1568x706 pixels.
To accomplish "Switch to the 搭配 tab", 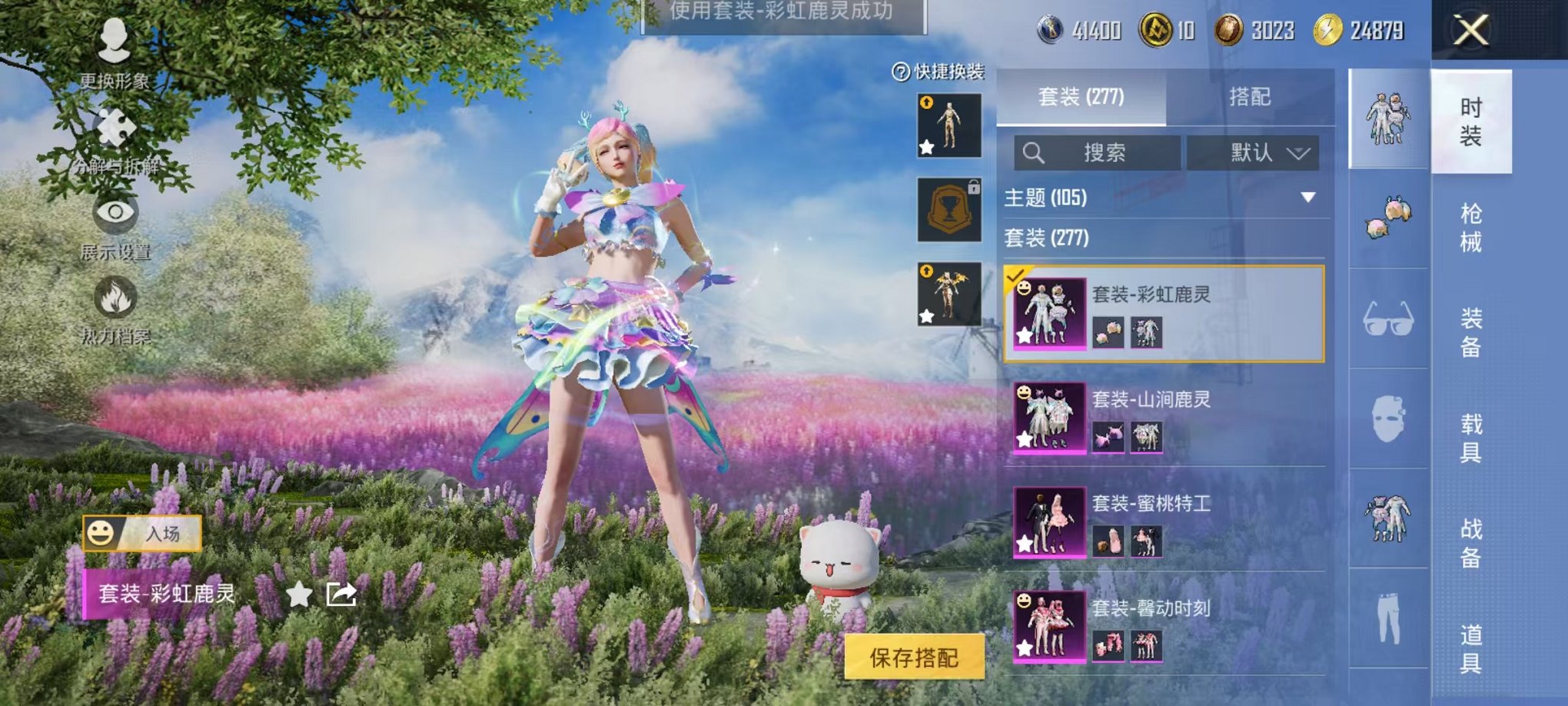I will click(1250, 97).
